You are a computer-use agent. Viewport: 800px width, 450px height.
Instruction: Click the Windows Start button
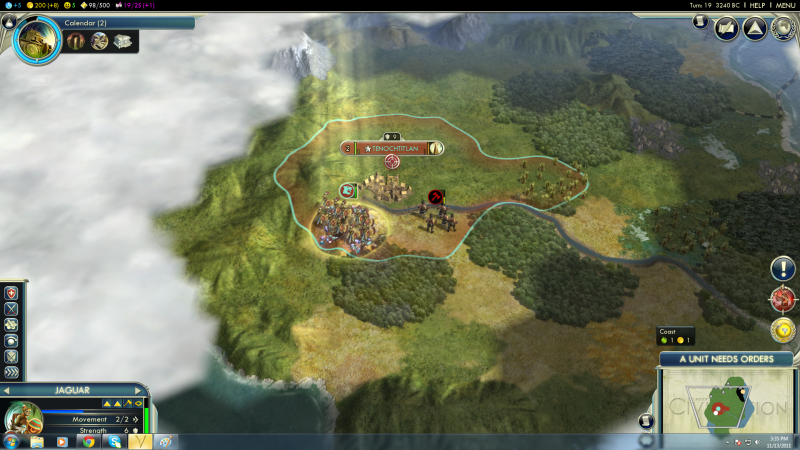(10, 441)
